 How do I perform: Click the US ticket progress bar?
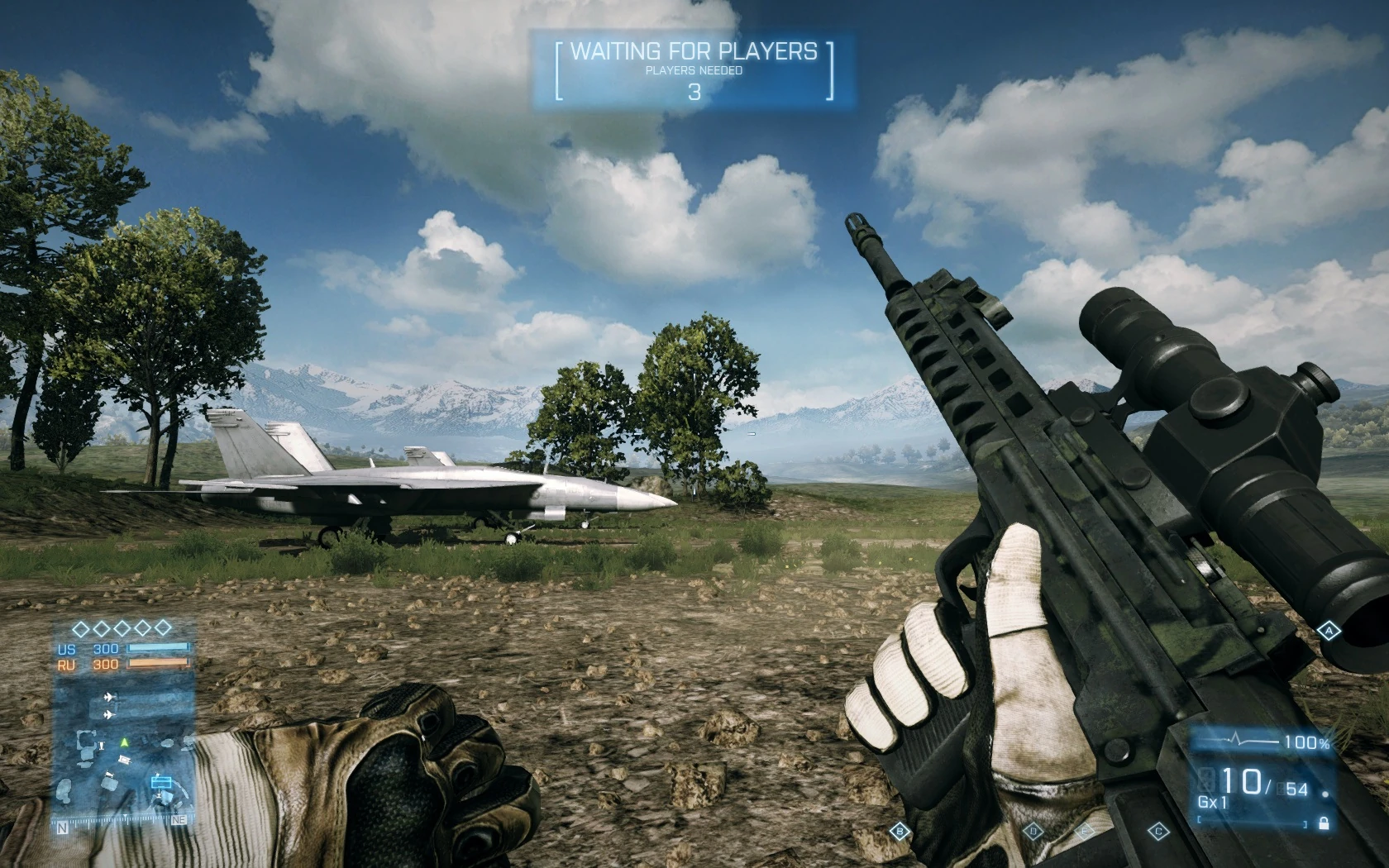tap(158, 648)
